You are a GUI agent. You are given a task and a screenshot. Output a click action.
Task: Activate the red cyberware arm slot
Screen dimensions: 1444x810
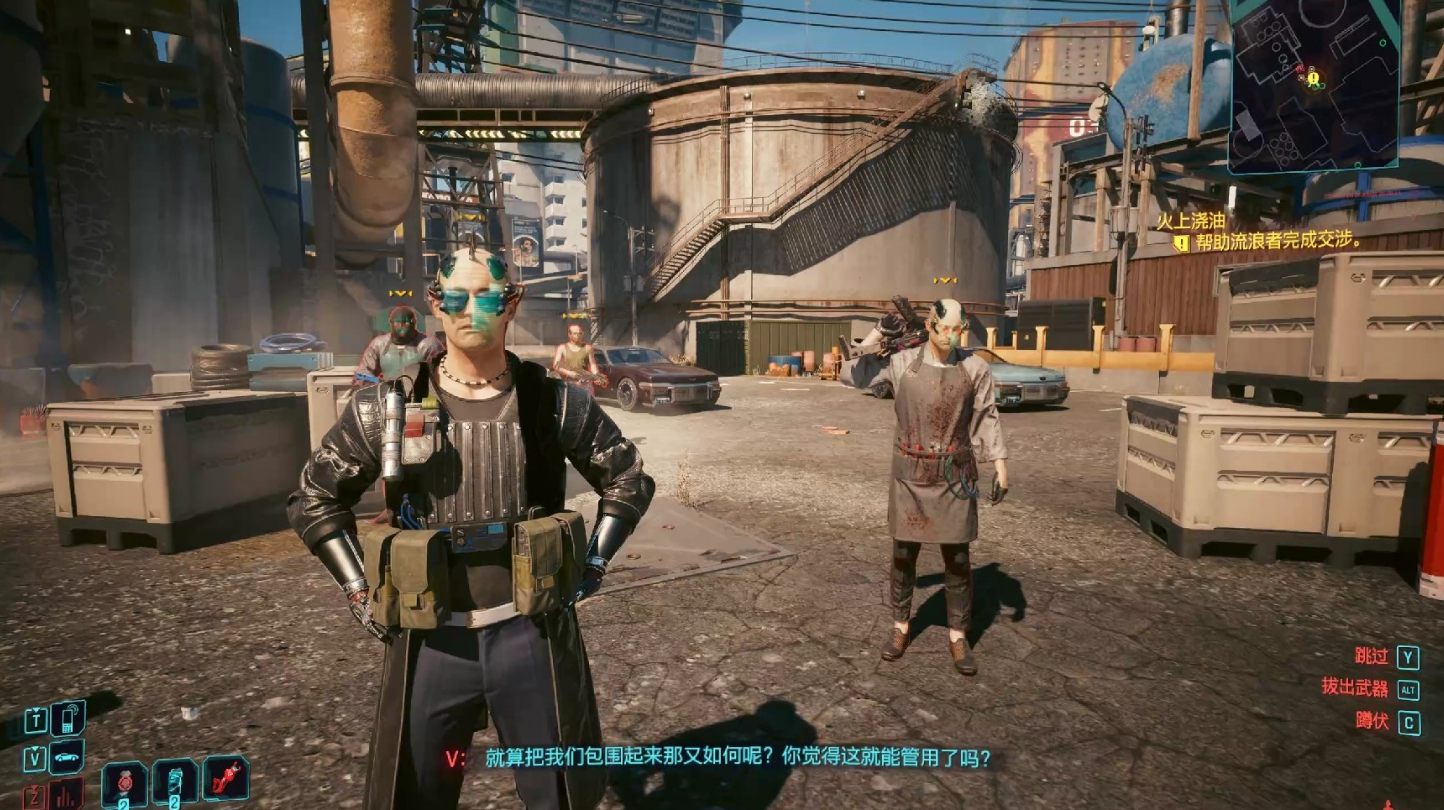[226, 779]
